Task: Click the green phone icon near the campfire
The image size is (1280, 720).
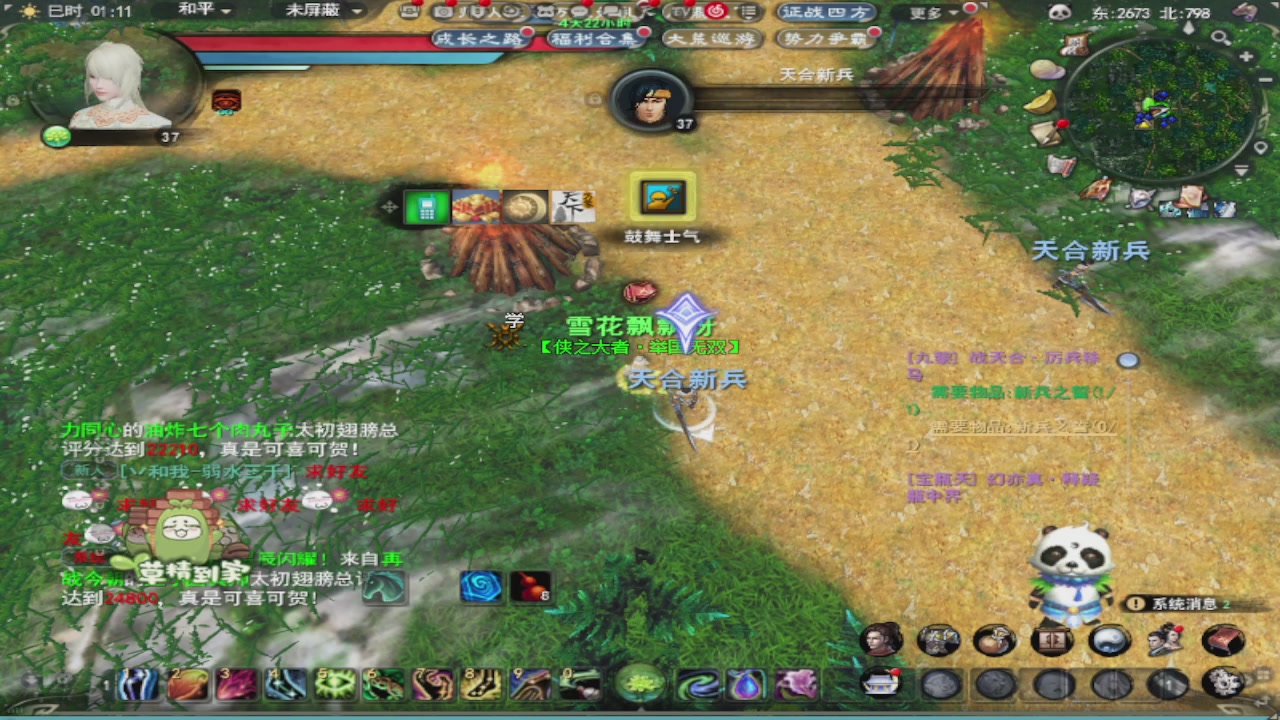Action: (x=426, y=206)
